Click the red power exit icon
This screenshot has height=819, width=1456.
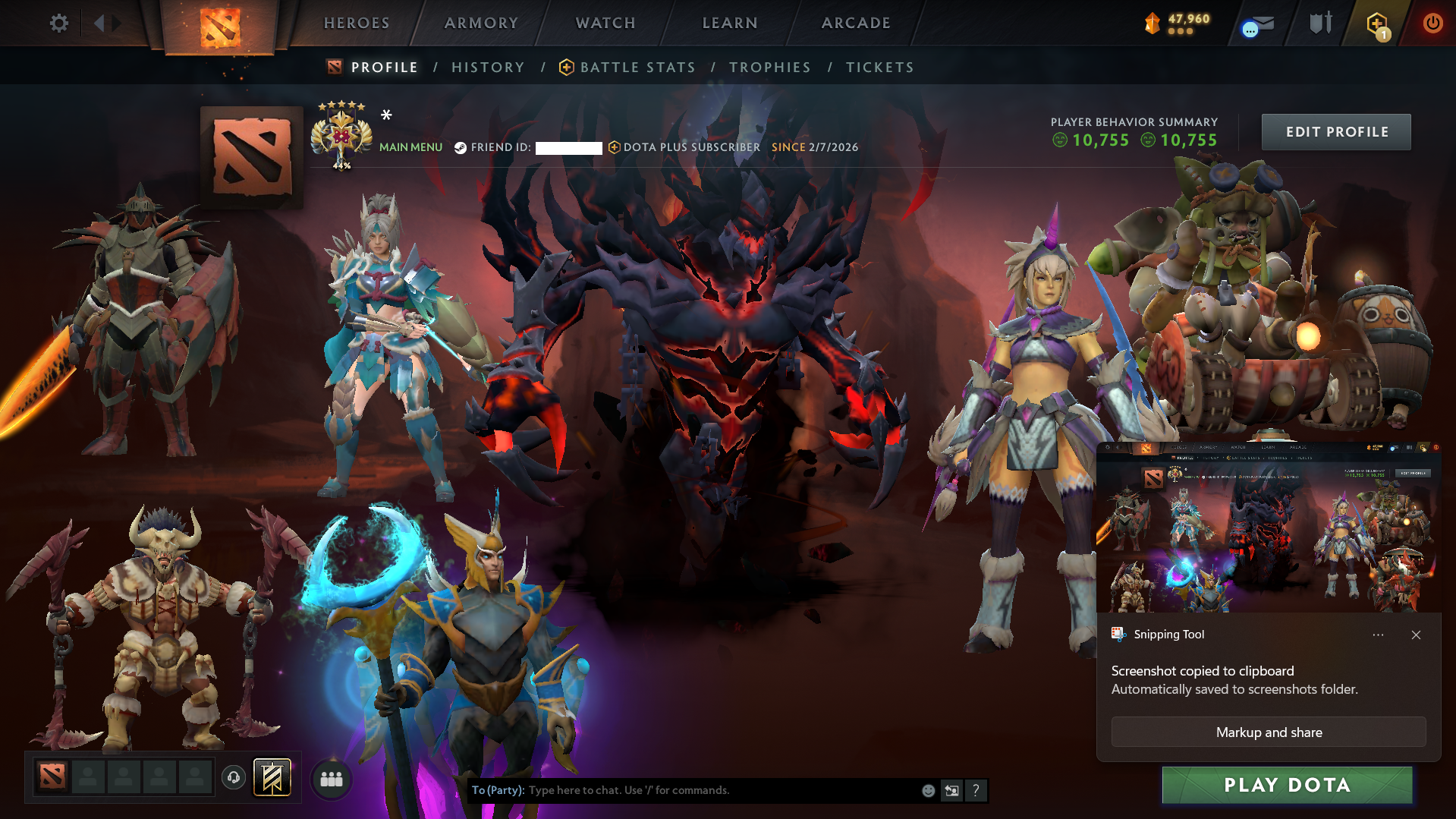[x=1432, y=23]
